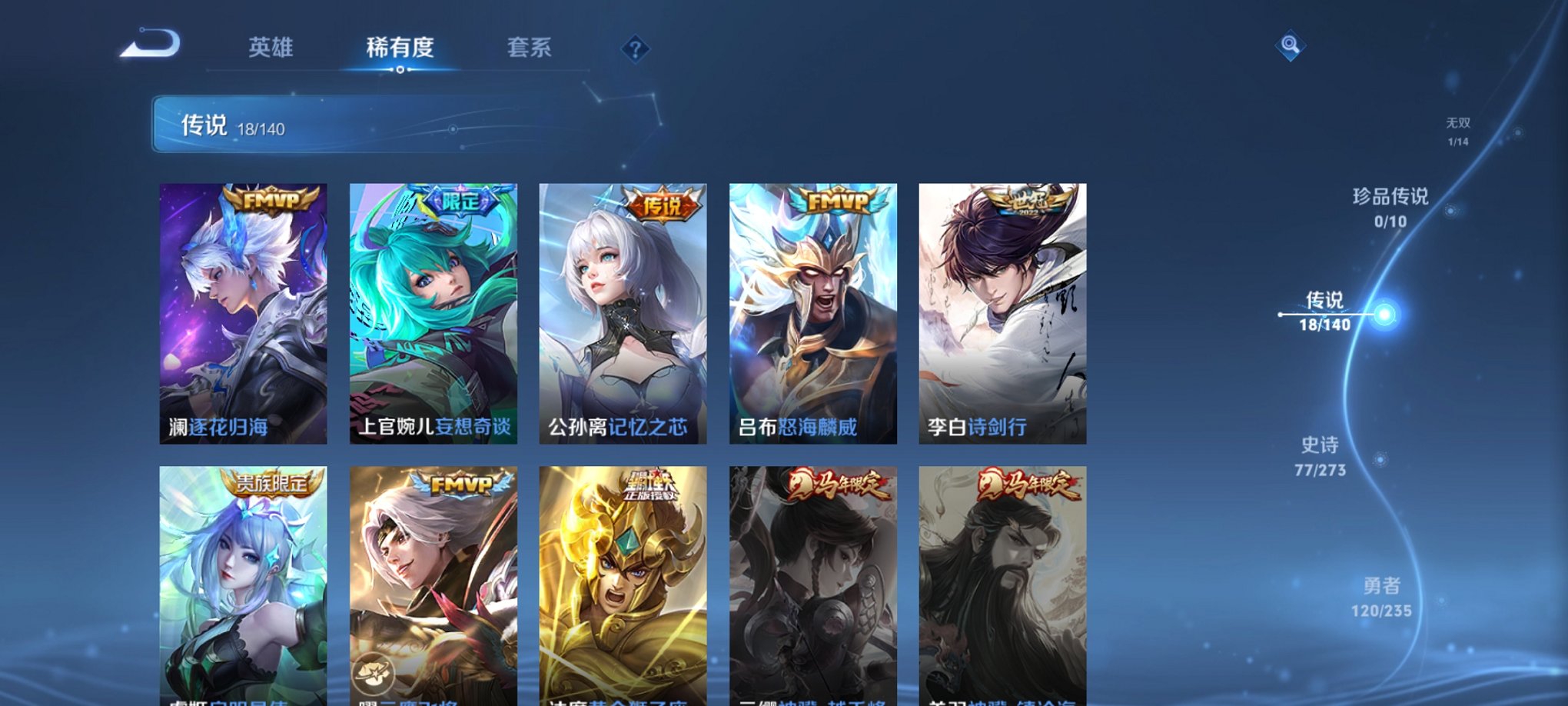Image resolution: width=1568 pixels, height=706 pixels.
Task: Select the 稀有度 tab
Action: click(x=398, y=48)
